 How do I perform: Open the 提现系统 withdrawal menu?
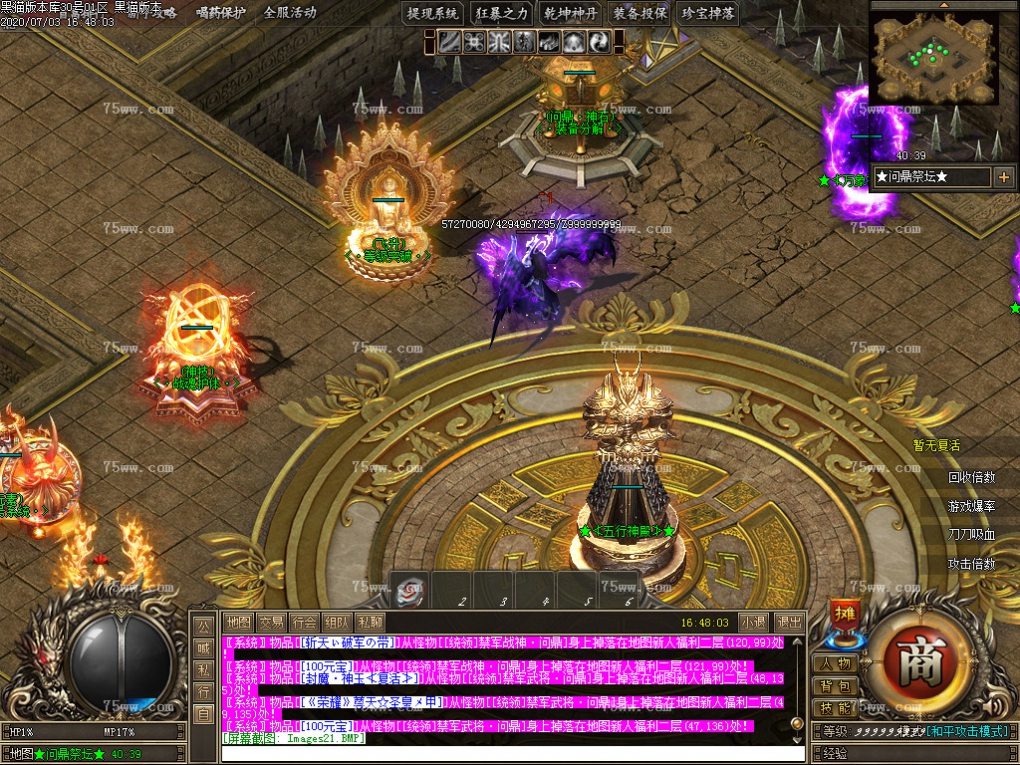[432, 13]
